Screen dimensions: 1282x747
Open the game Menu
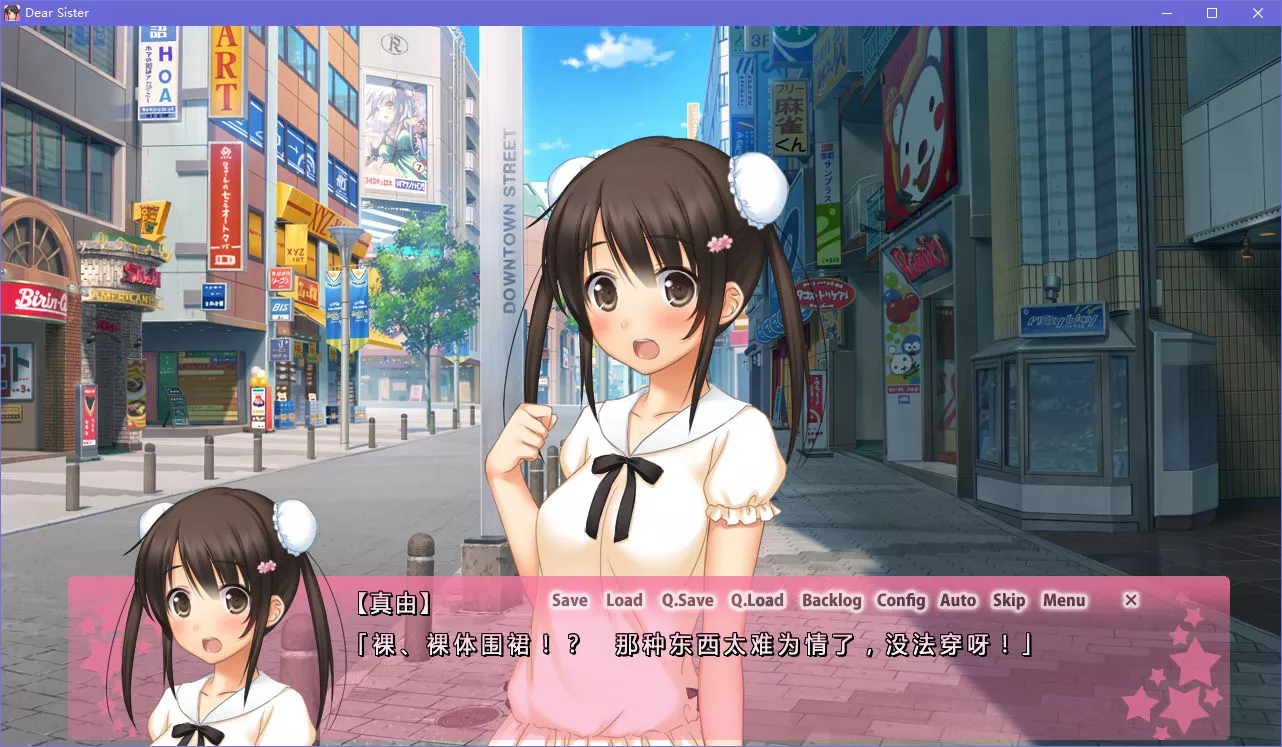pos(1064,600)
